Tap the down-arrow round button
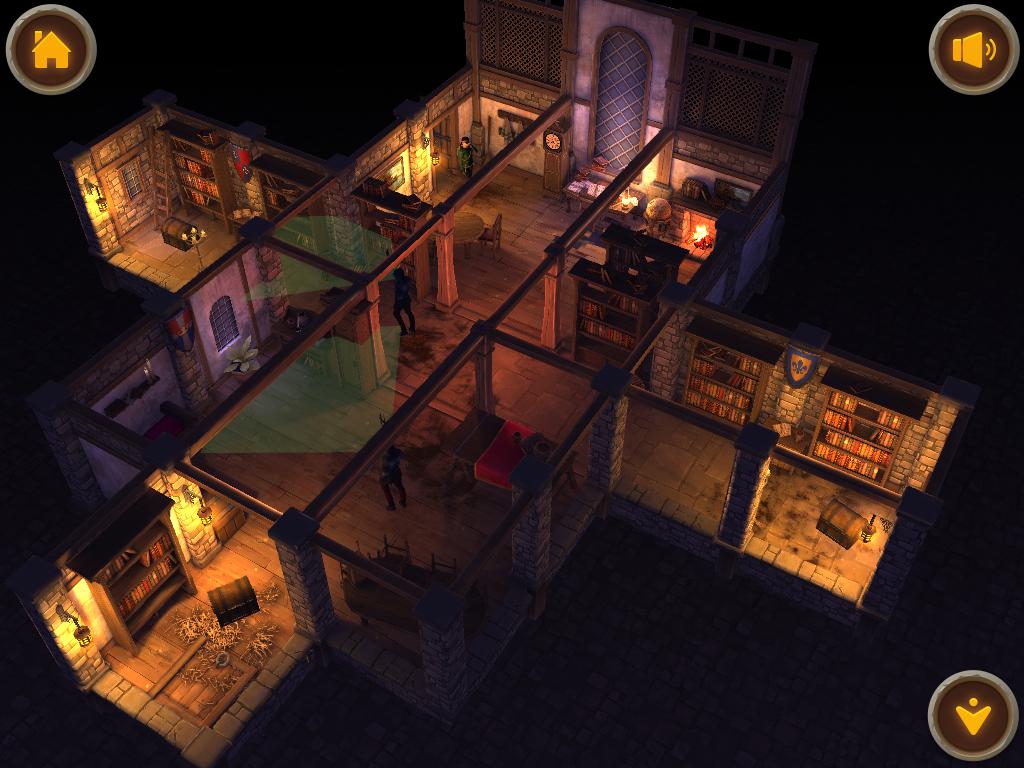 click(x=972, y=715)
